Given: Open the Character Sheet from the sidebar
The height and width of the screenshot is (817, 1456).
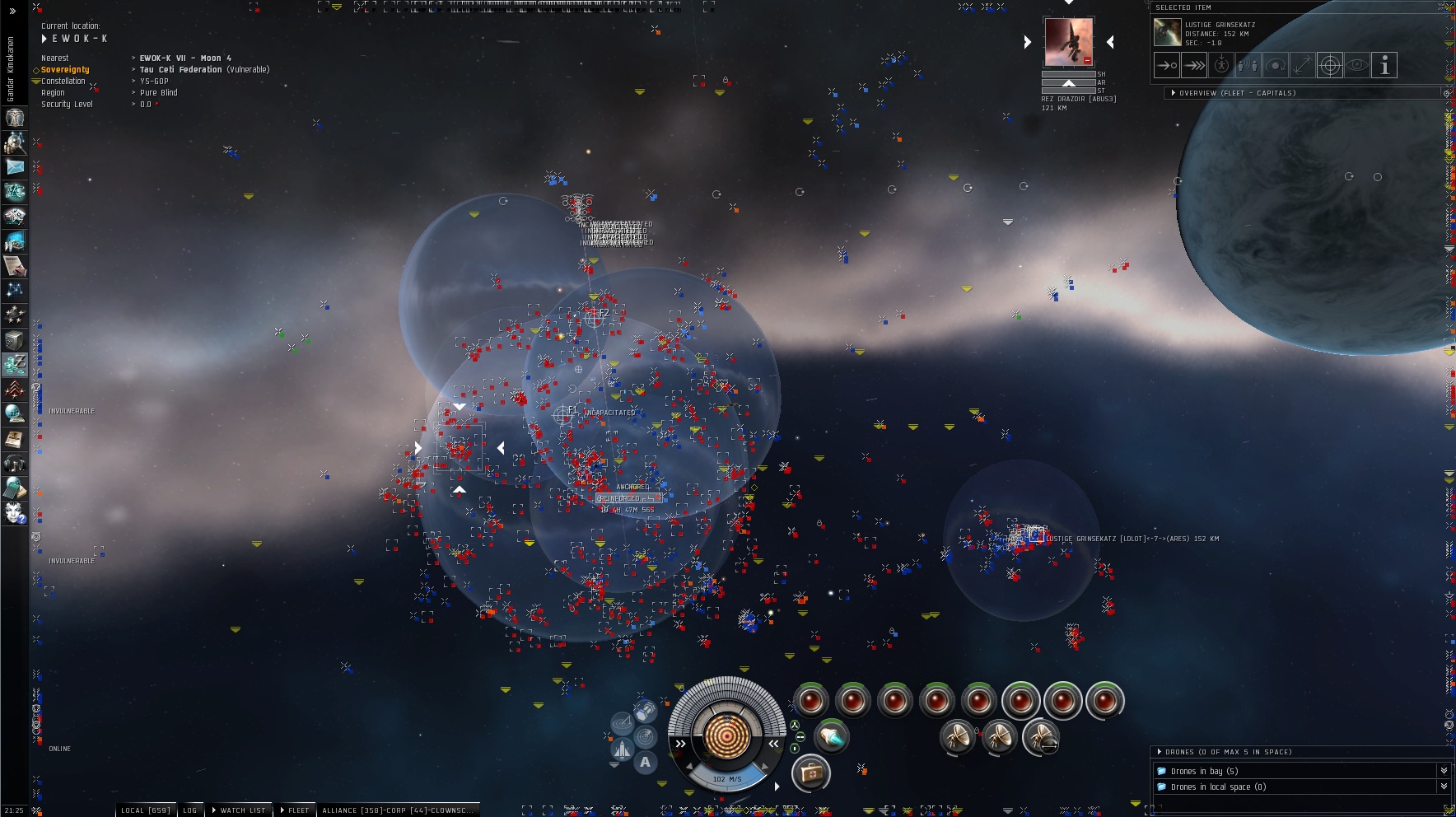Looking at the screenshot, I should coord(15,118).
